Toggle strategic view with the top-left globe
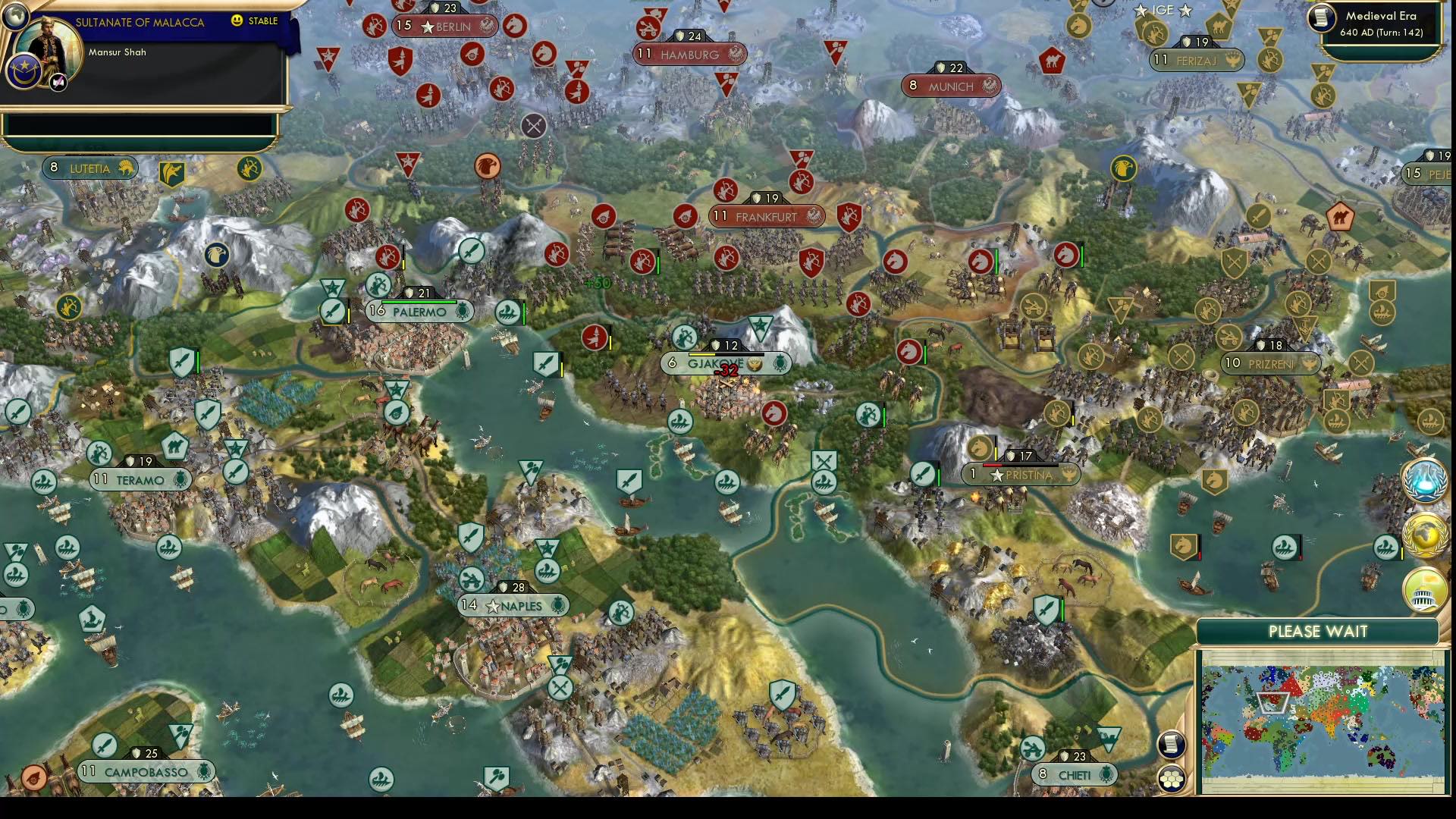1456x819 pixels. point(15,15)
